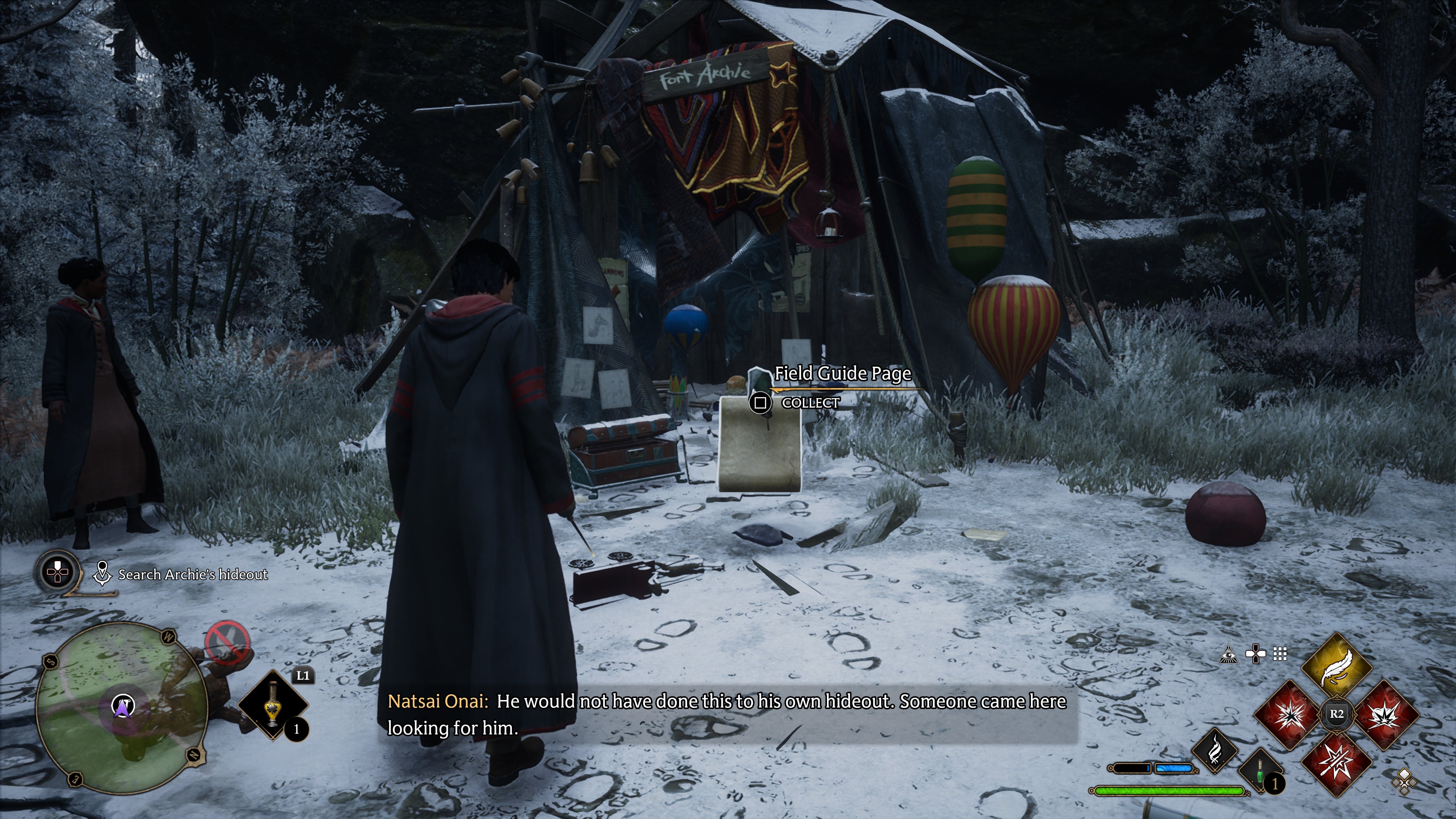This screenshot has height=819, width=1456.
Task: Cast the golden feather Levioso spell
Action: [x=1337, y=667]
